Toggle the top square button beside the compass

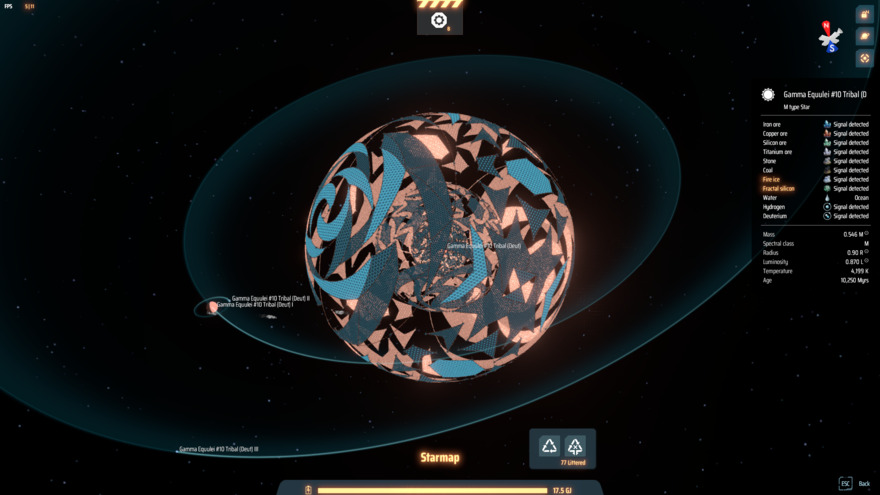tap(865, 14)
